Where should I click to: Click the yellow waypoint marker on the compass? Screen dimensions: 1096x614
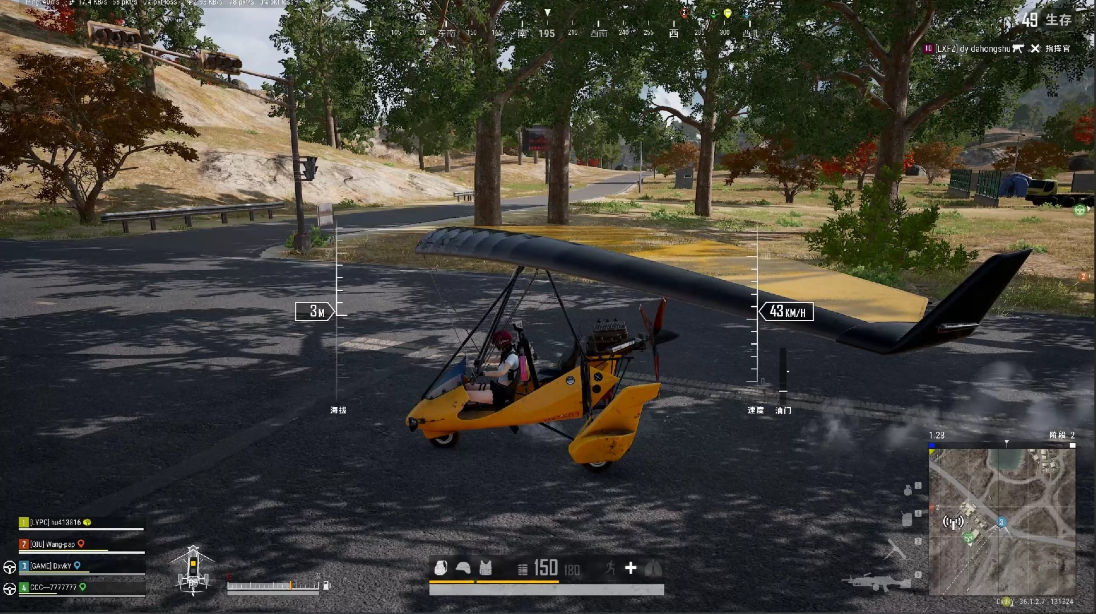(x=728, y=14)
